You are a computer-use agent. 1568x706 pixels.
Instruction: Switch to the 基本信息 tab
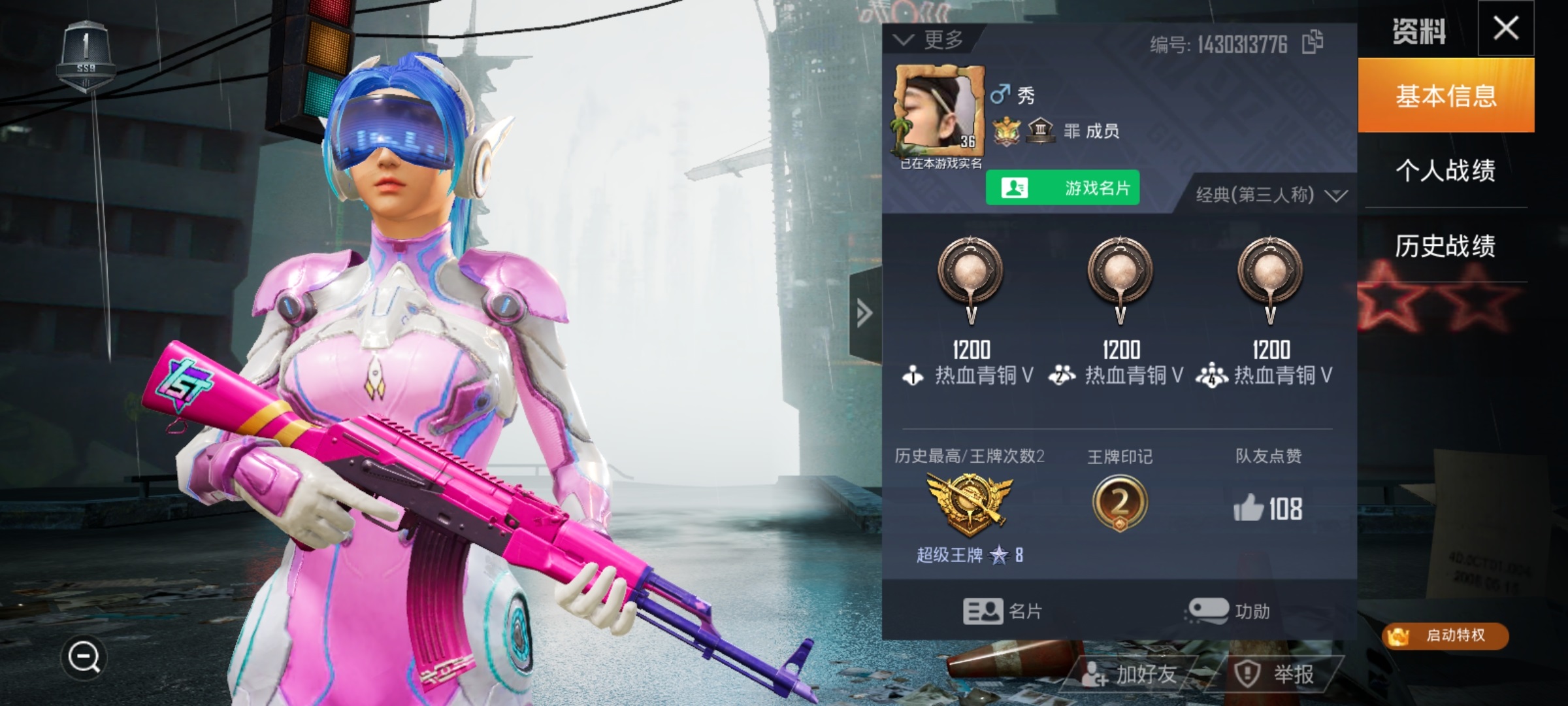point(1446,96)
